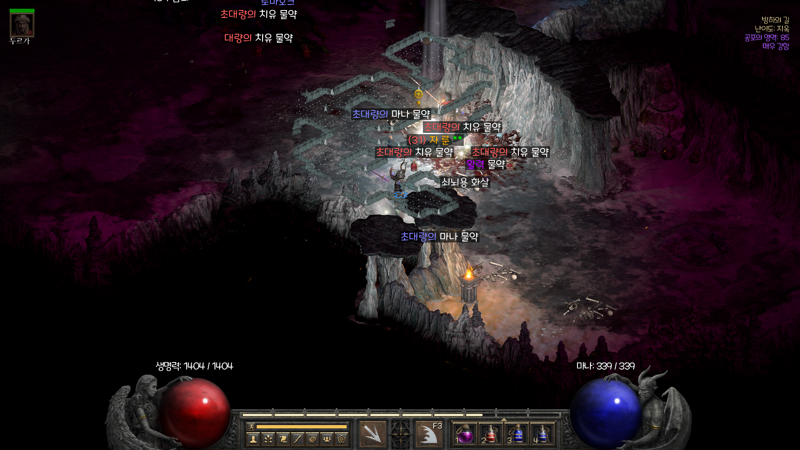
Task: Pick up the 활력 물약 item label
Action: click(486, 164)
